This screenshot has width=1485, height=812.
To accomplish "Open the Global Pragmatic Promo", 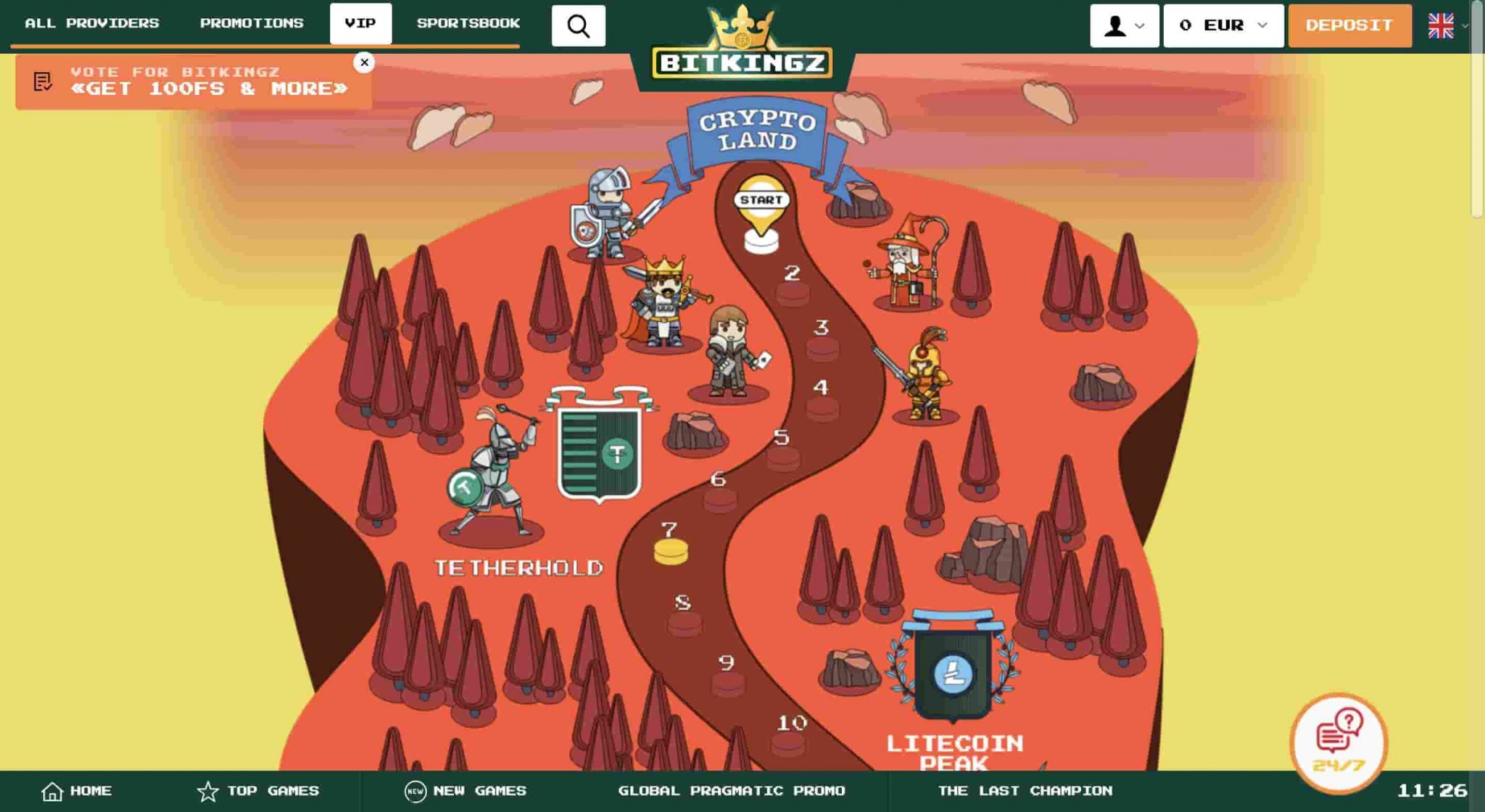I will [x=731, y=791].
